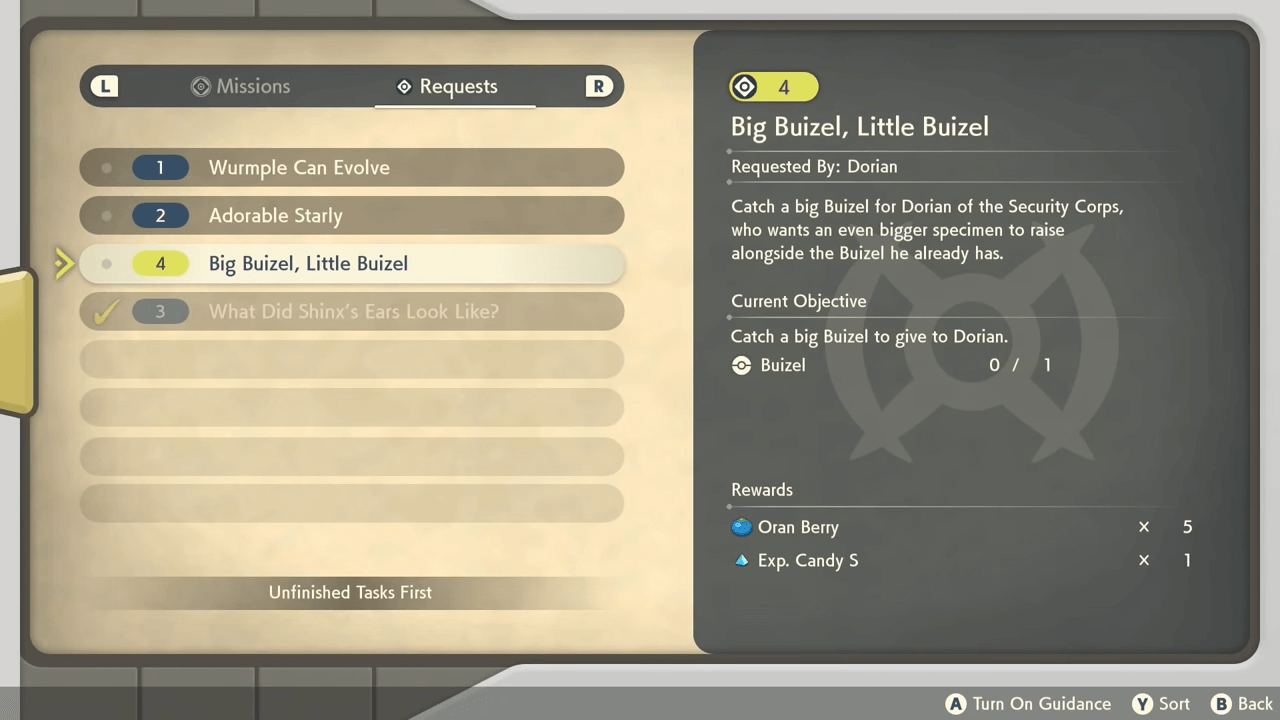This screenshot has width=1280, height=720.
Task: Click the yellow arrow marker next to Big Buizel
Action: [x=63, y=263]
